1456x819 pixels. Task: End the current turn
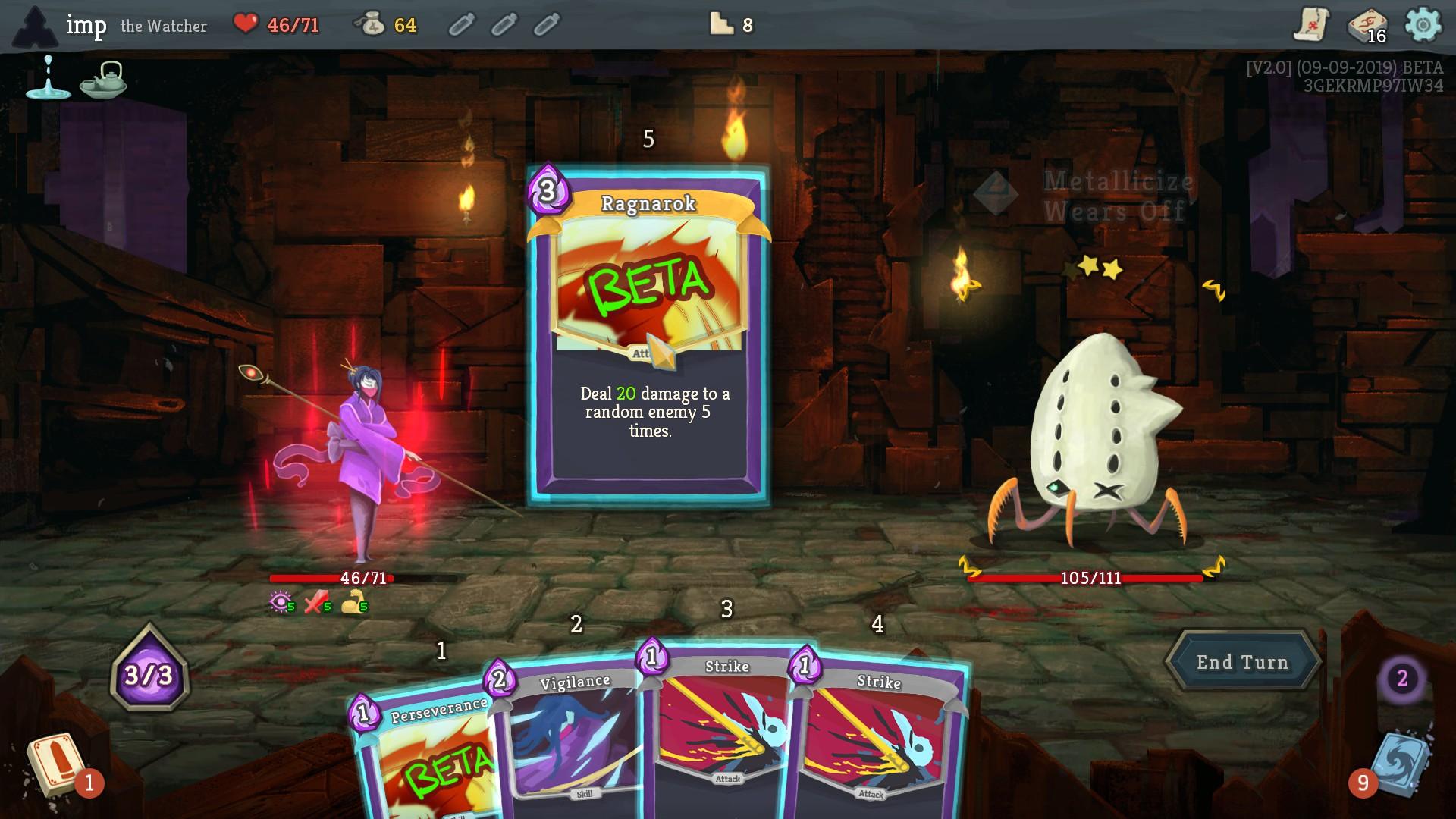click(1242, 662)
